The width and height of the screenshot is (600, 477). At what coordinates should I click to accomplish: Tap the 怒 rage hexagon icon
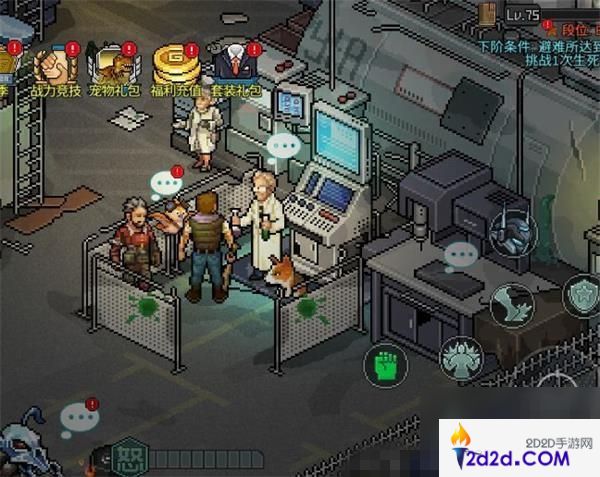pos(128,457)
